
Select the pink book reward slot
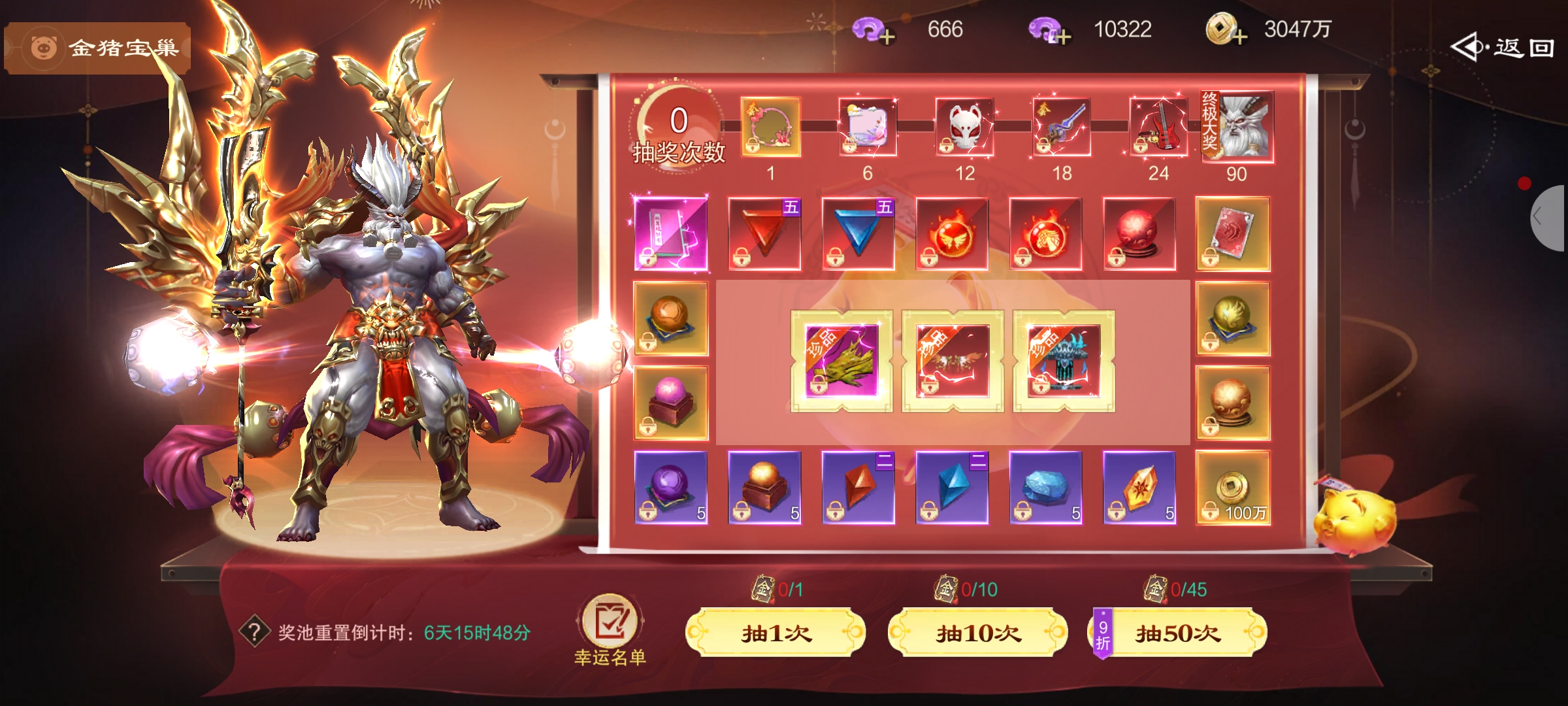point(671,233)
